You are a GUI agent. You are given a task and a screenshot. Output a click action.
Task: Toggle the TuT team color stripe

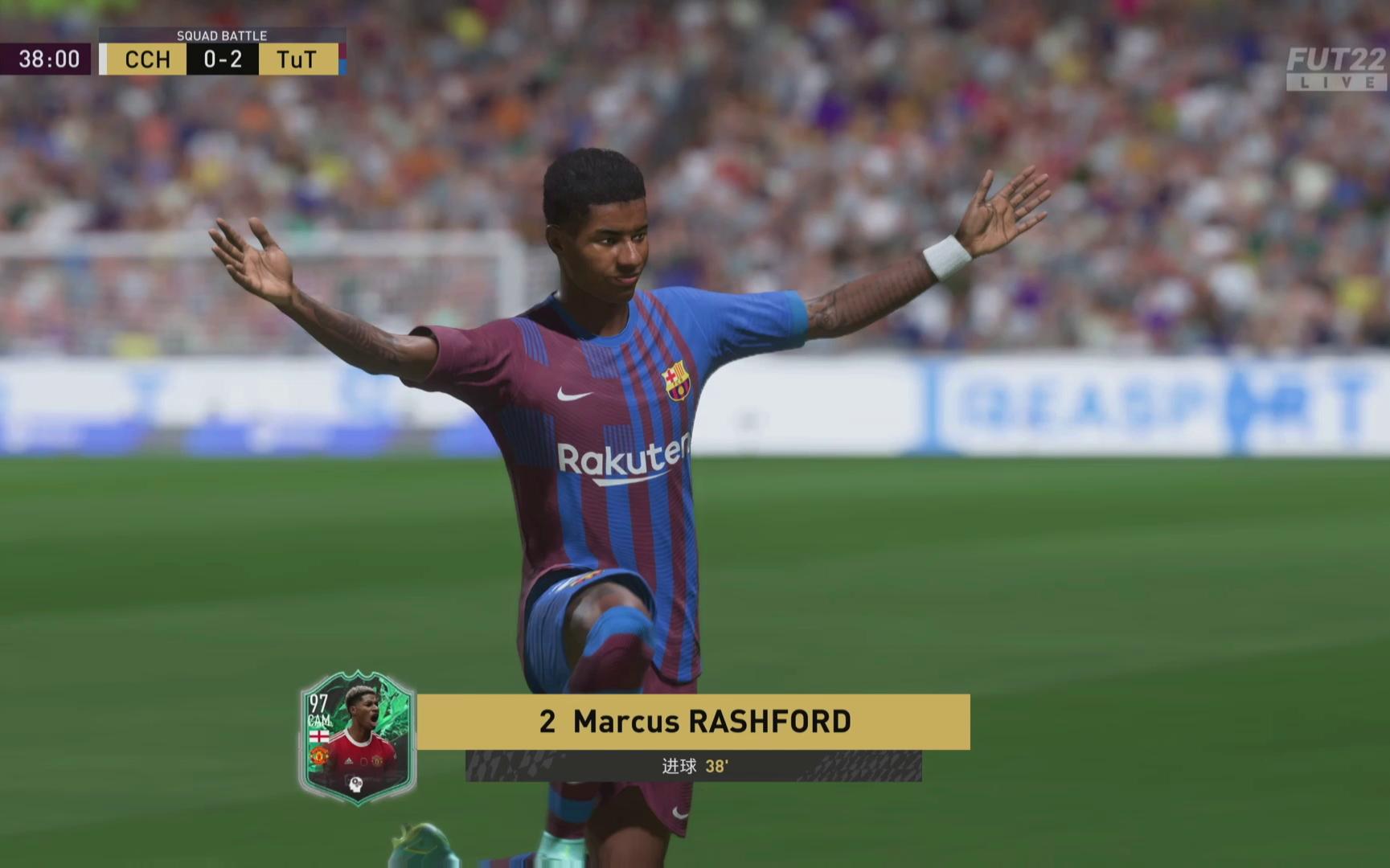(x=344, y=59)
